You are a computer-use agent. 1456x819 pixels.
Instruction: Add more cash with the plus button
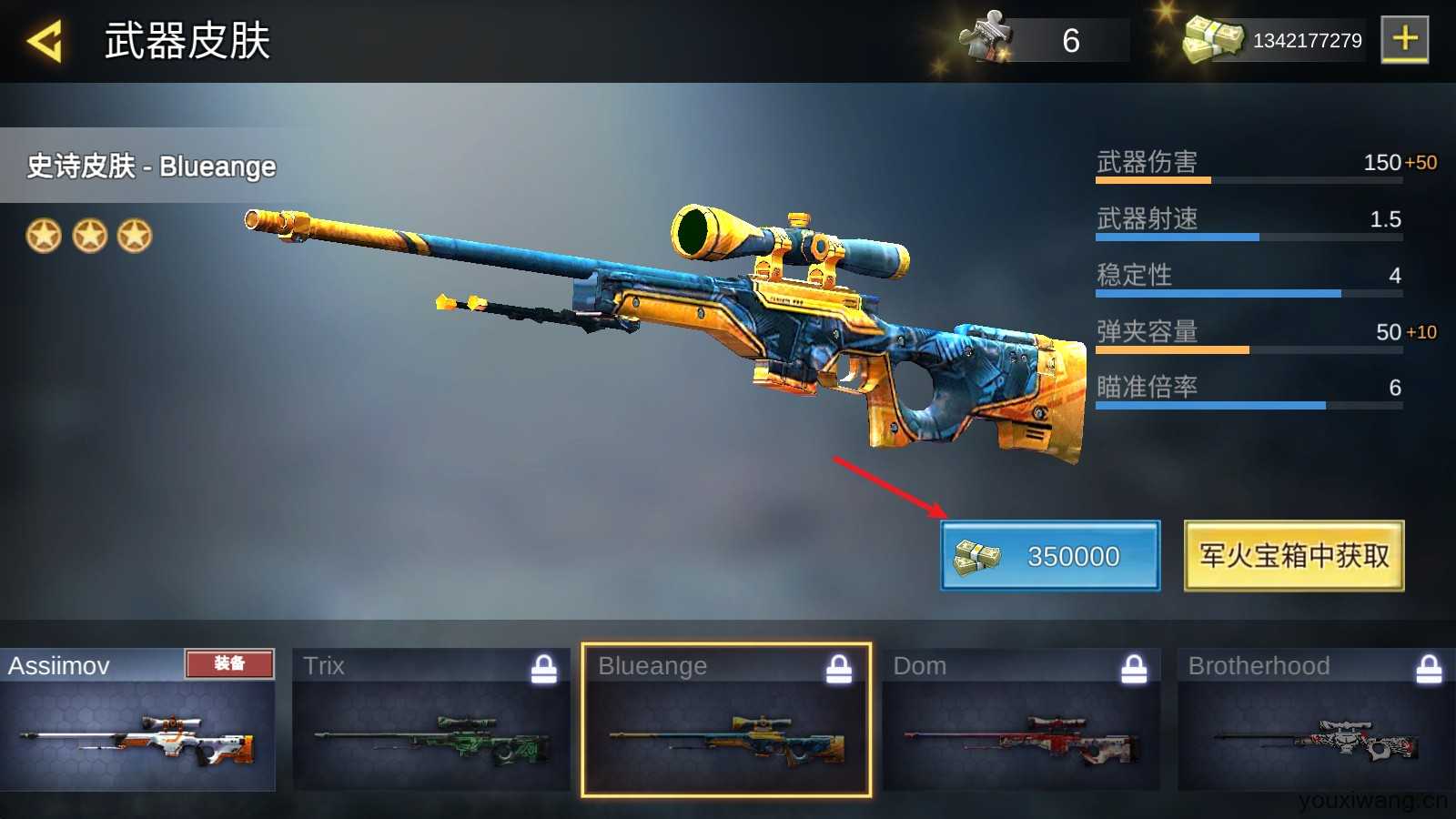1404,40
